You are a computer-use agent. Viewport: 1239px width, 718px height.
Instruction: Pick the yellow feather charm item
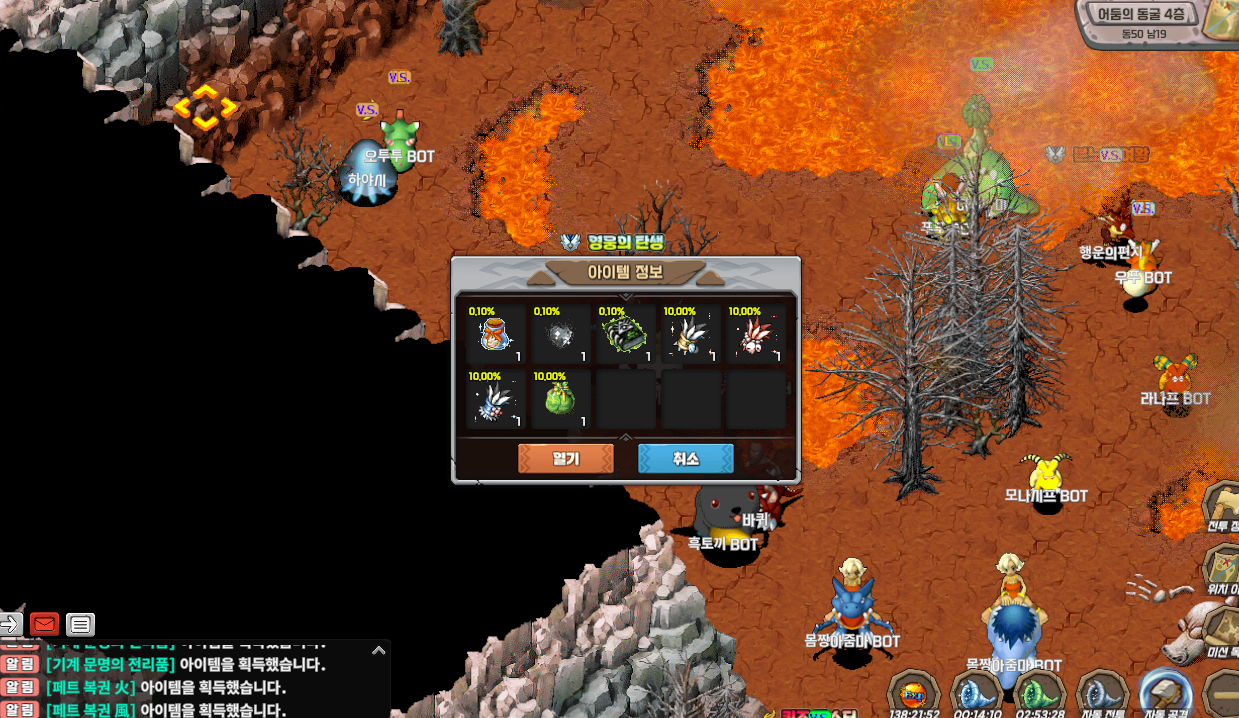[690, 335]
